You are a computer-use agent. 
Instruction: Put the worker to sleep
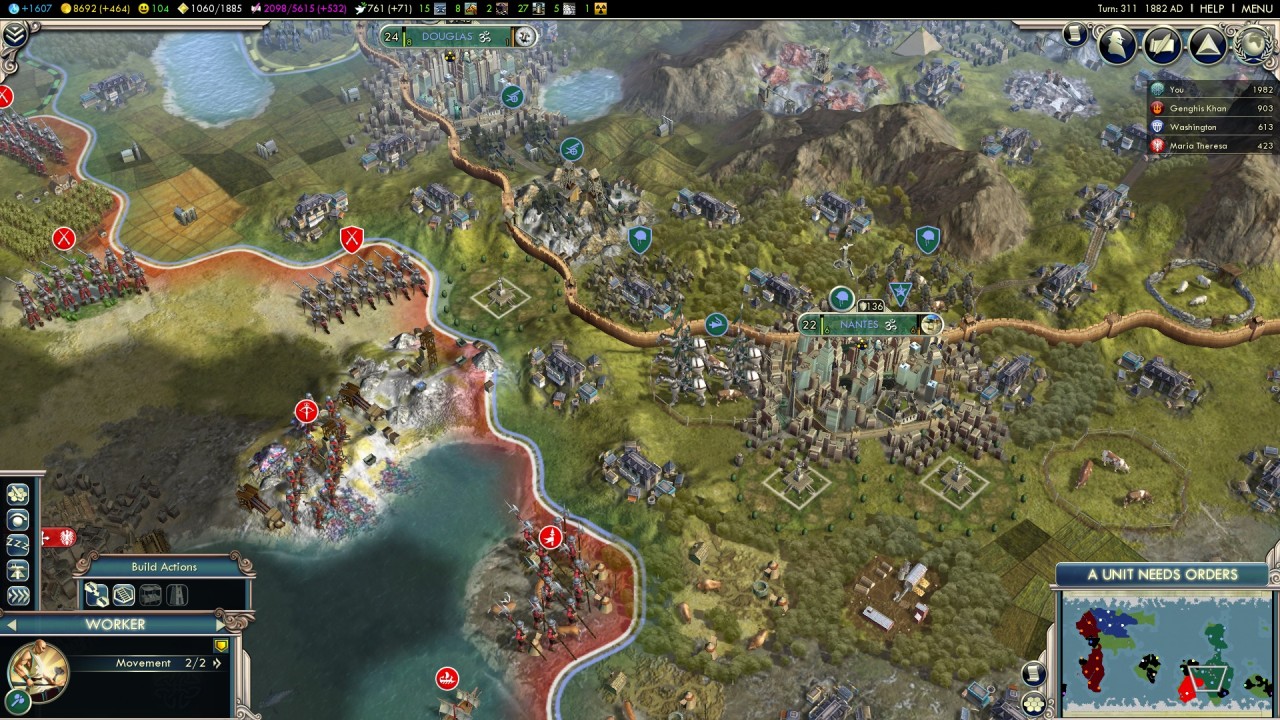click(18, 545)
